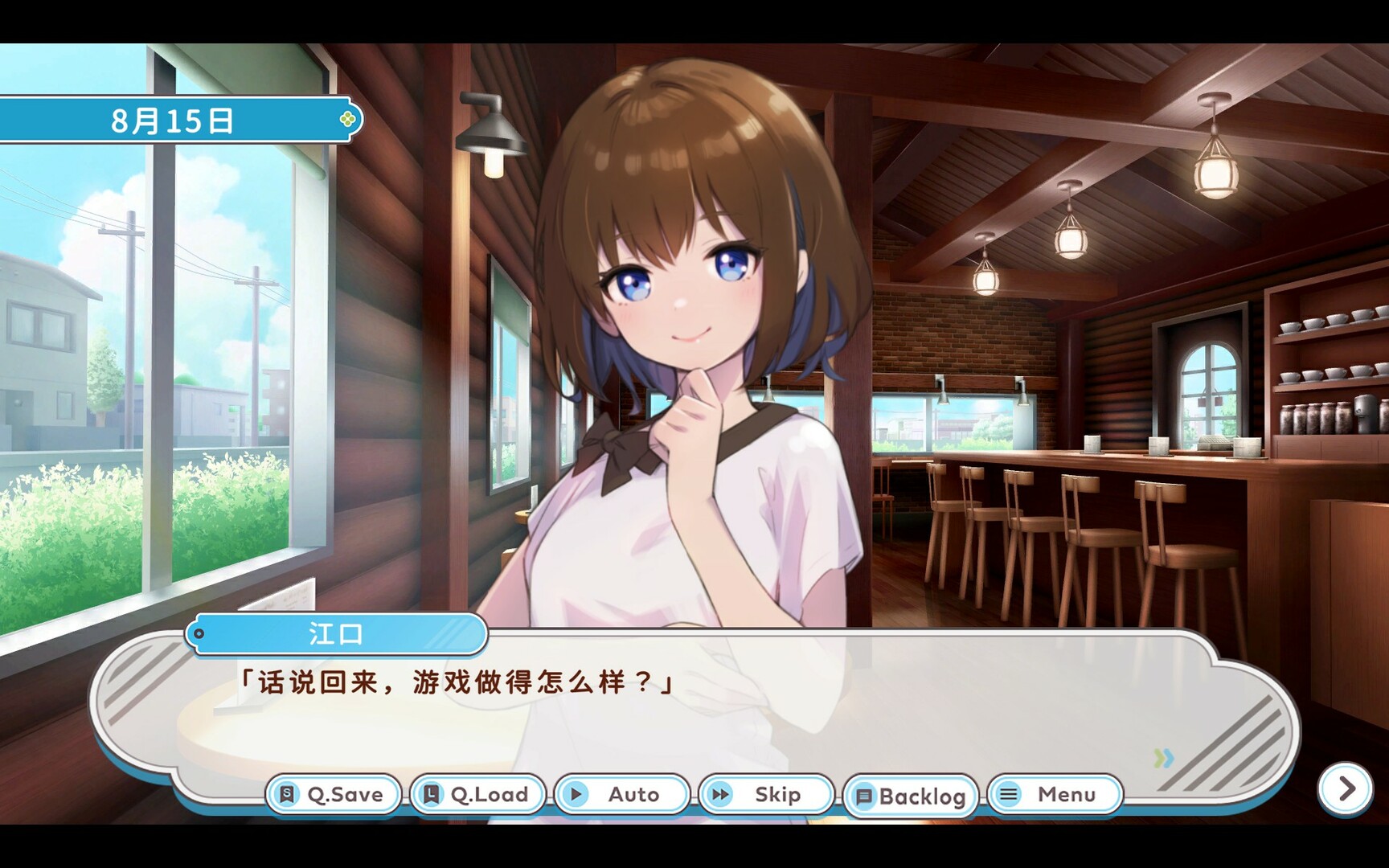This screenshot has height=868, width=1389.
Task: Click the fast-forward icon on Skip
Action: (721, 794)
